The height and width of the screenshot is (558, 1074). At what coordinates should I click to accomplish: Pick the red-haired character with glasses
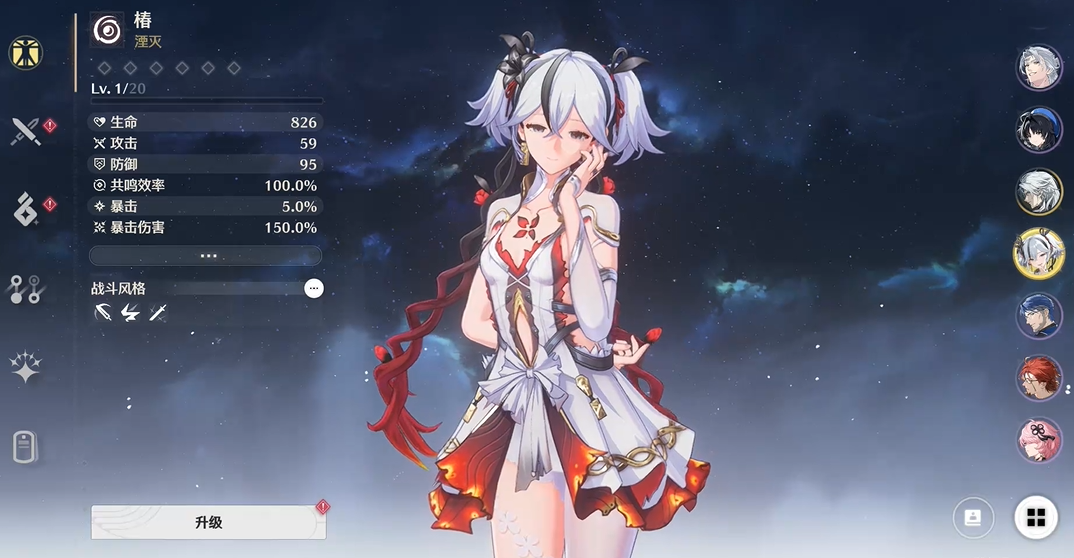1039,378
